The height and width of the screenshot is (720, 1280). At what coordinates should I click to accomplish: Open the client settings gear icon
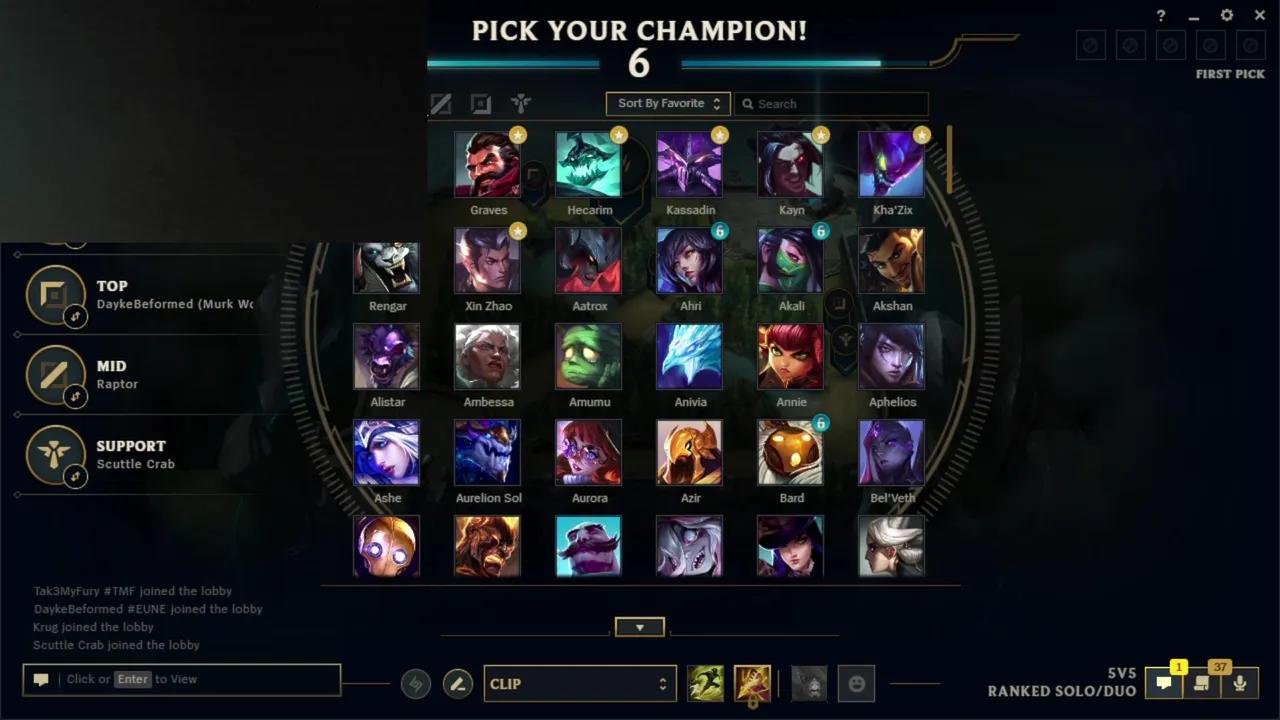tap(1226, 15)
